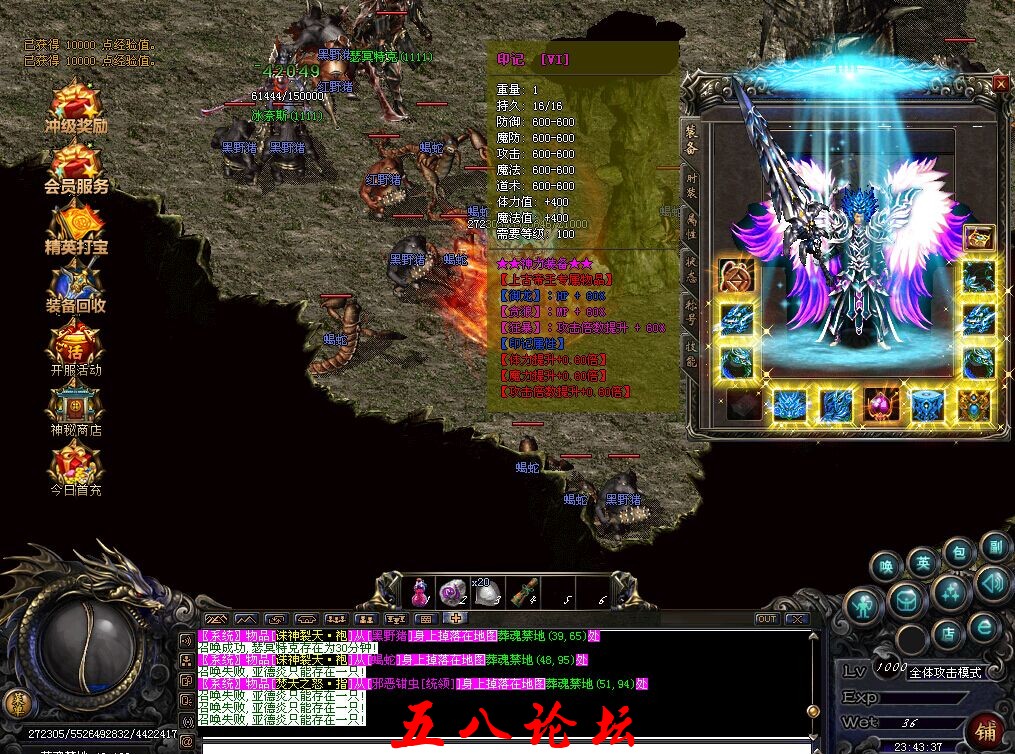Use the red potion in hotbar

pyautogui.click(x=421, y=592)
